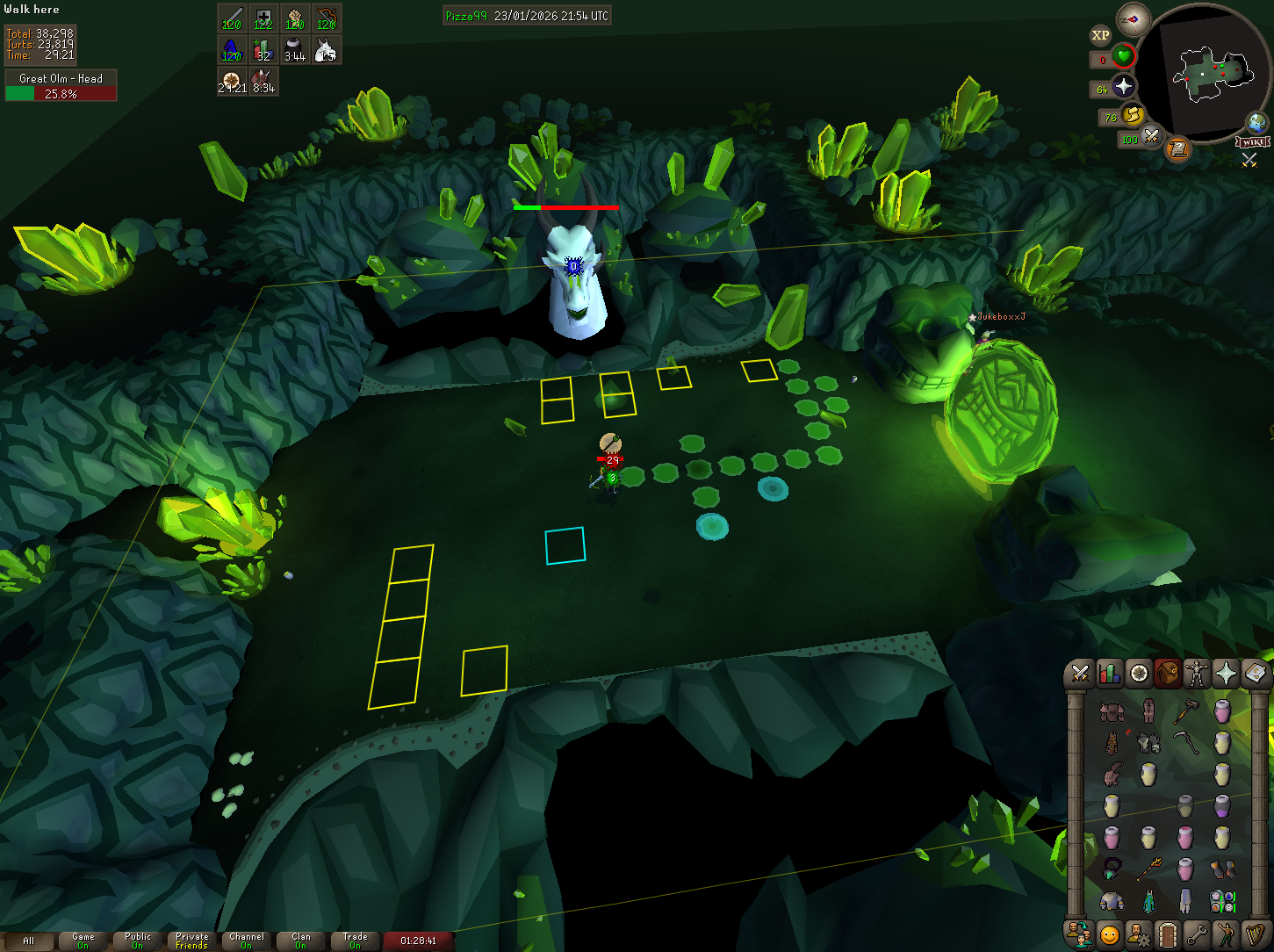
Task: Activate quick prayers orb
Action: tap(1124, 86)
